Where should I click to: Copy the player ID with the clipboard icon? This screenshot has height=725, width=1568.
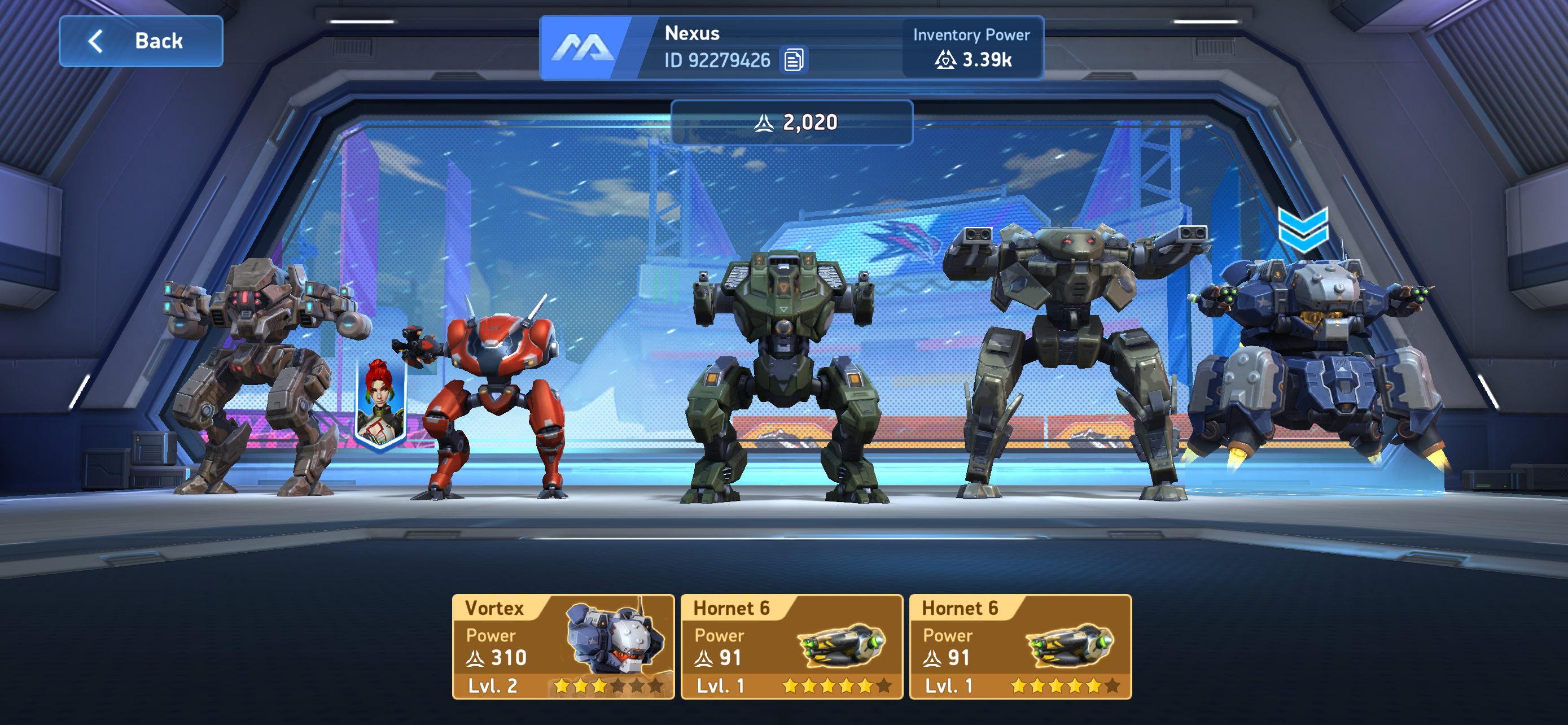793,60
